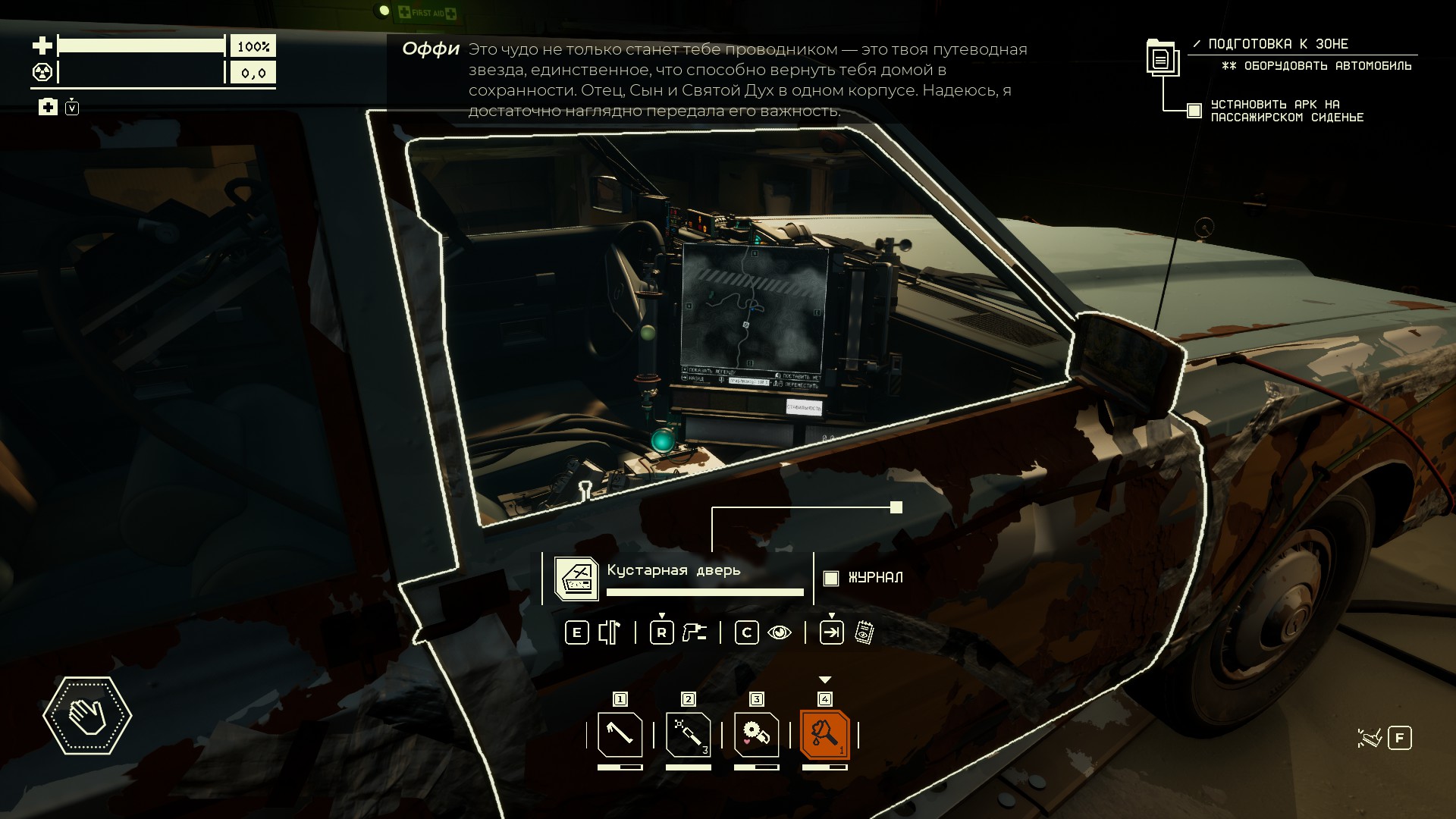
Task: Toggle the objective checkbox for installing the ARK
Action: [1194, 111]
